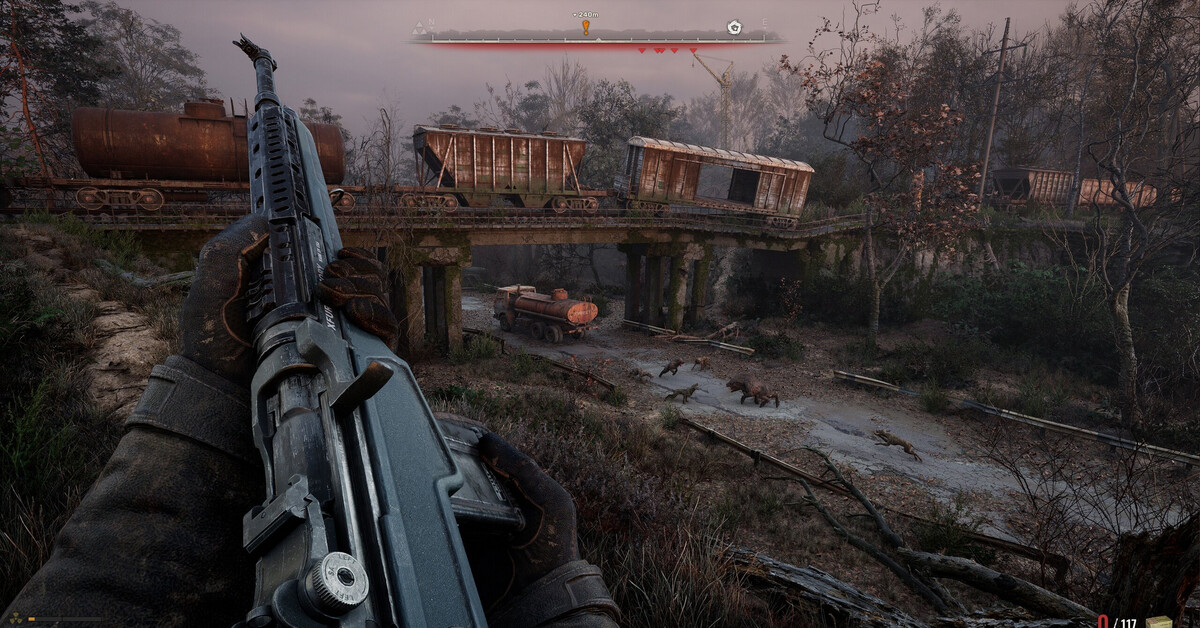1200x628 pixels.
Task: Select the ammo box type icon
Action: 1157,622
